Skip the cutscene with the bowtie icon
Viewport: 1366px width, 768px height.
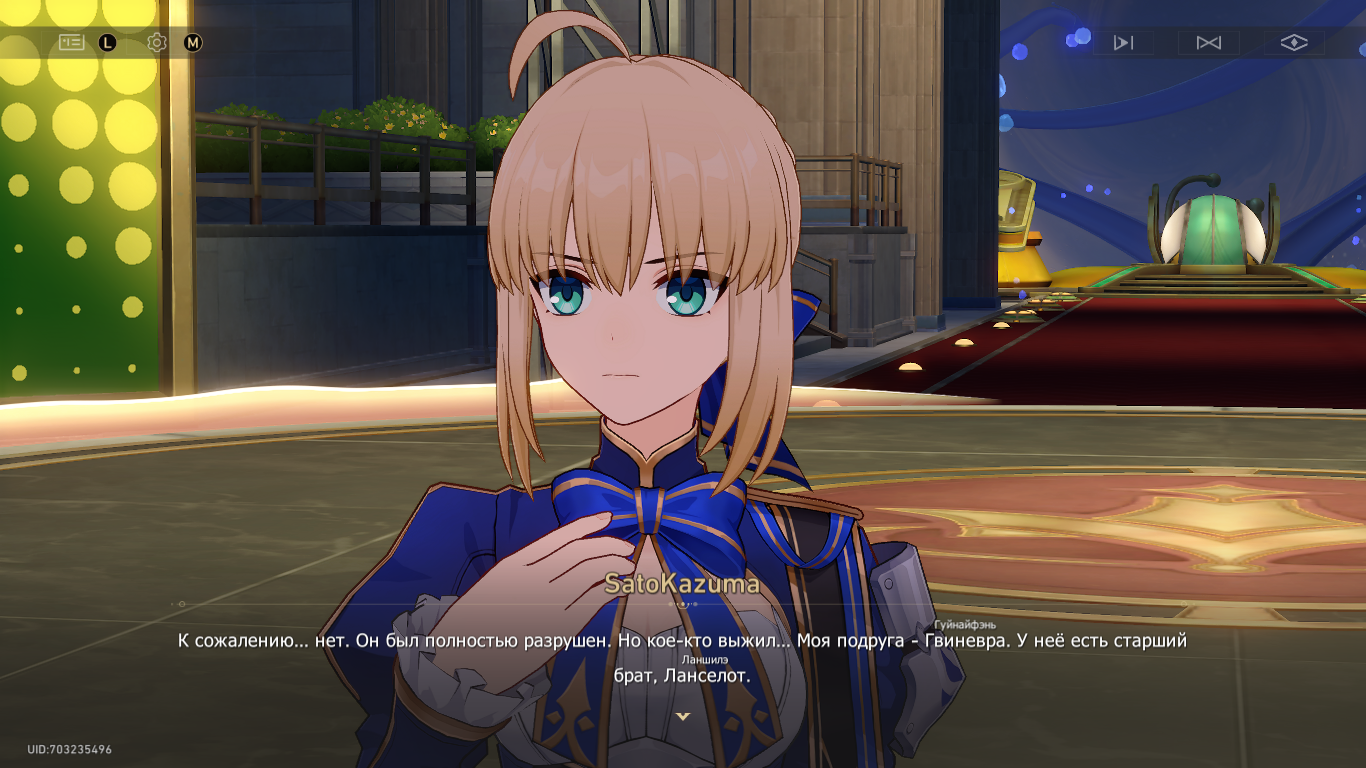1208,42
